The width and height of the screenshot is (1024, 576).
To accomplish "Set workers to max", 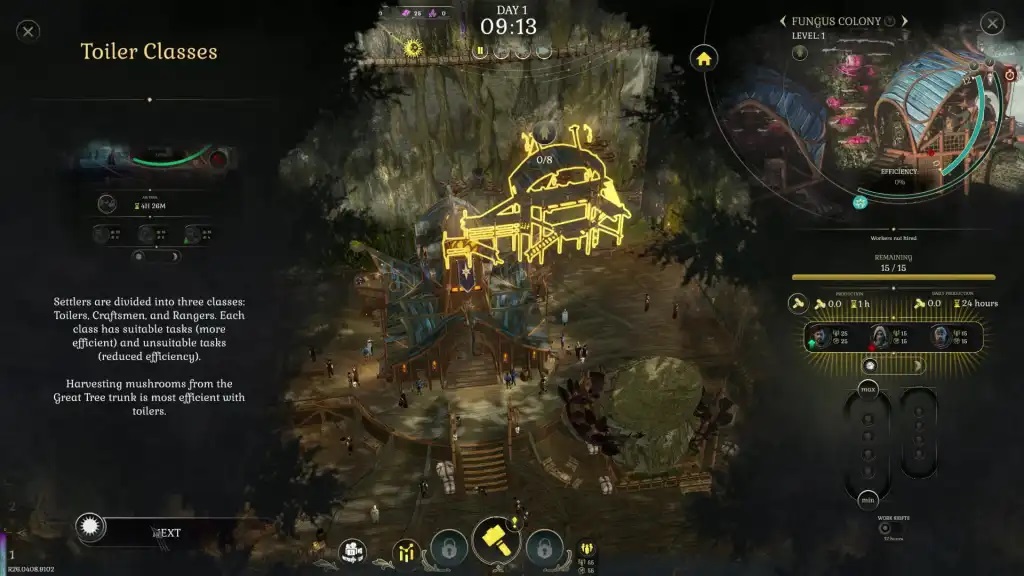I will click(867, 387).
